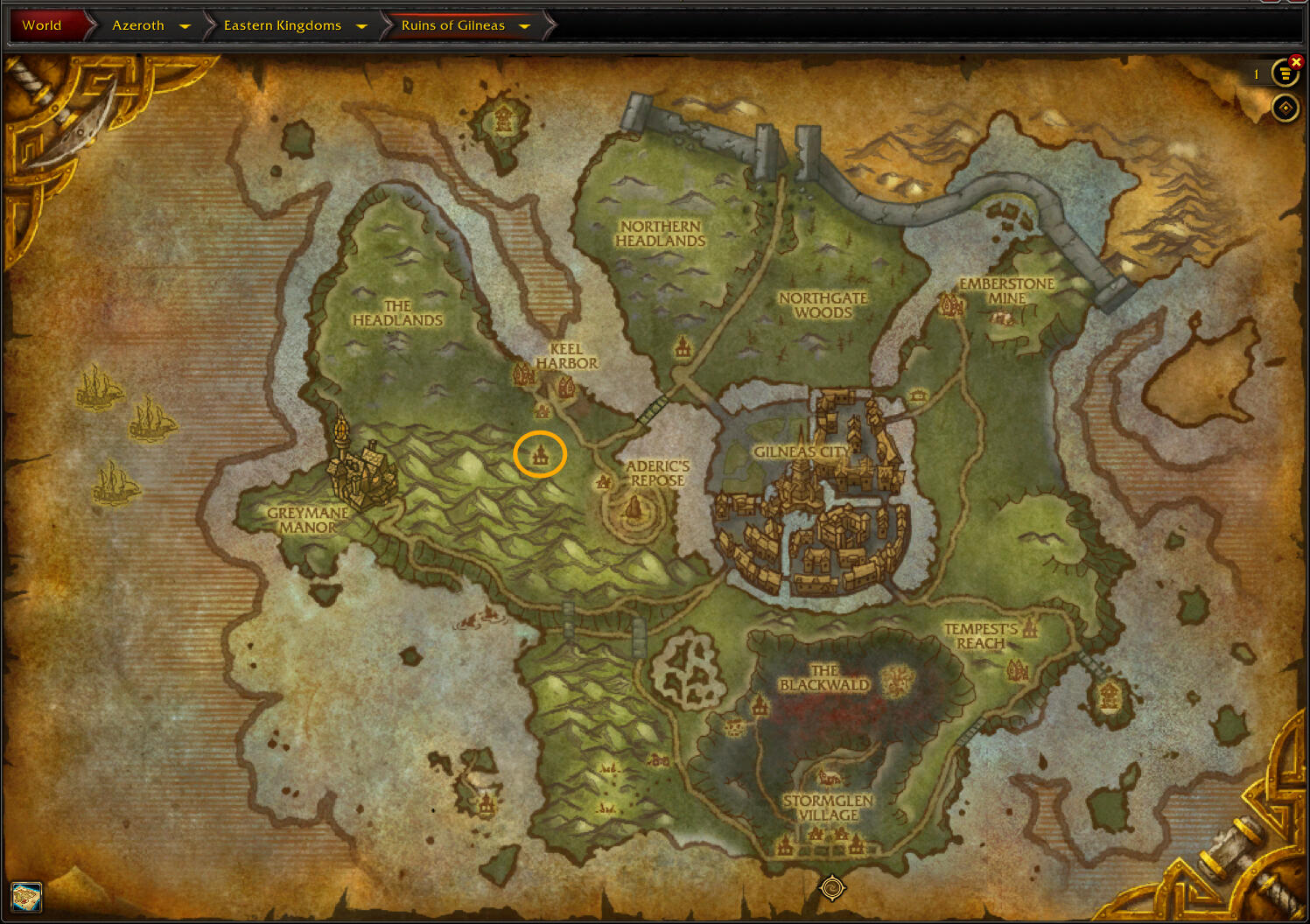This screenshot has height=924, width=1310.
Task: Open the Azeroth dropdown arrow
Action: 185,26
